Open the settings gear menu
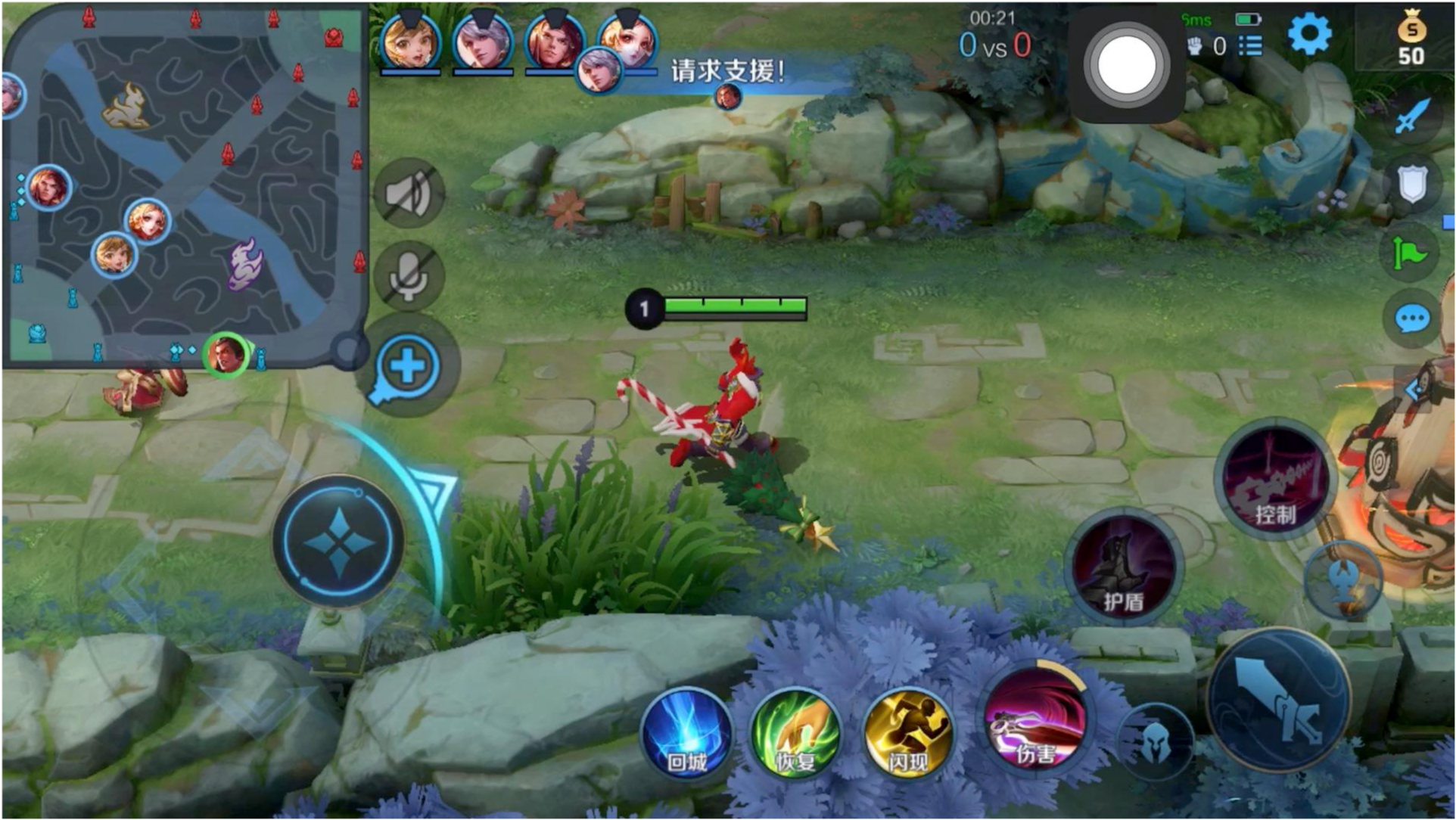 point(1309,34)
